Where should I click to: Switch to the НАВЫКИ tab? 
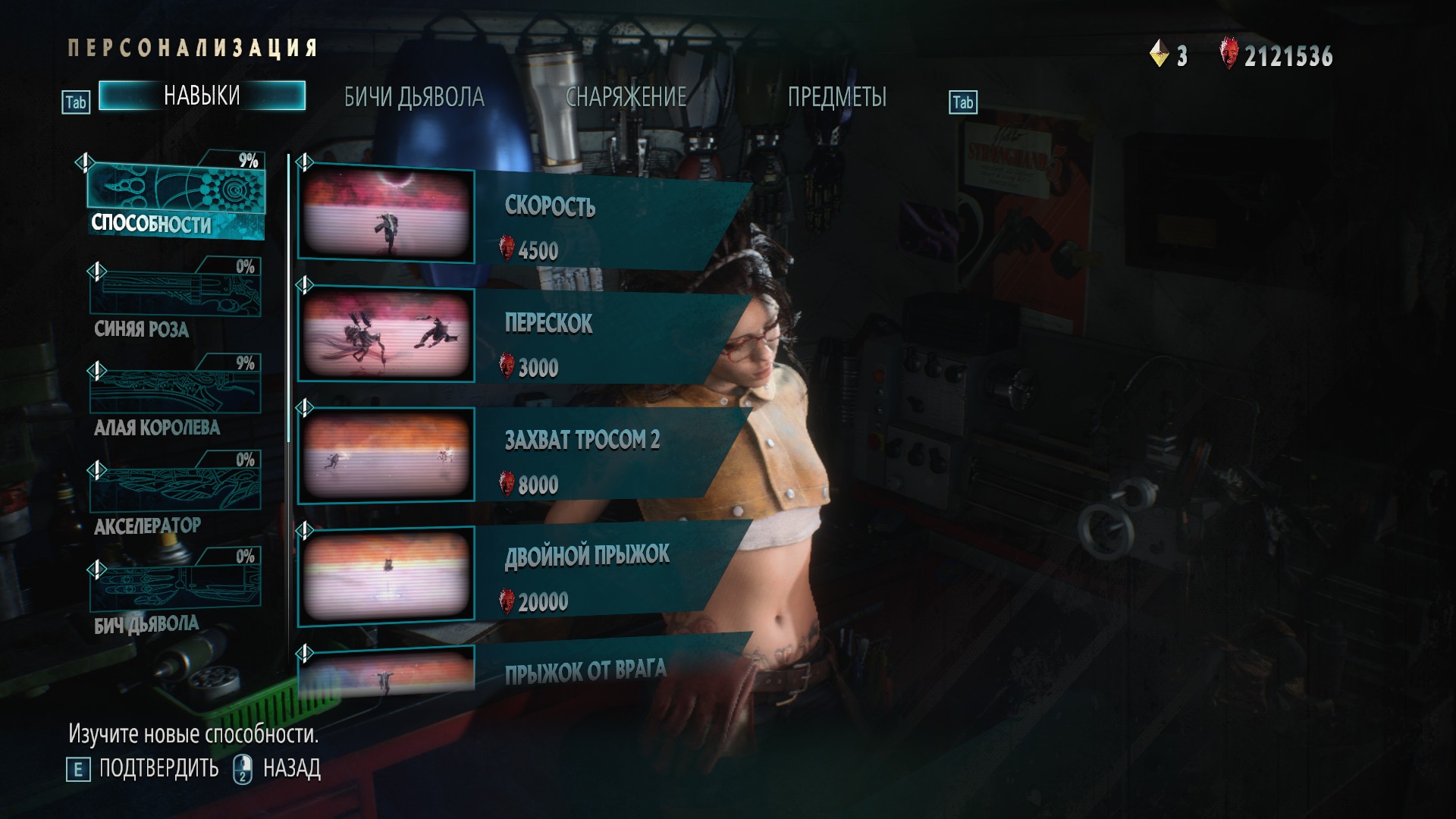[x=202, y=96]
